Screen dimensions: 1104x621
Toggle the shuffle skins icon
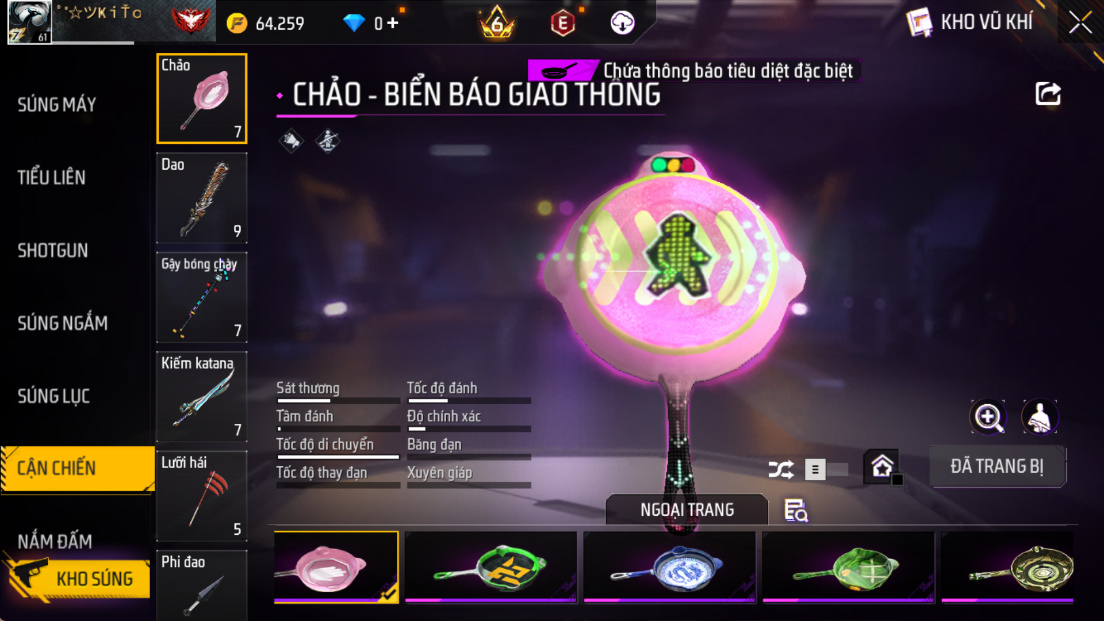tap(781, 469)
